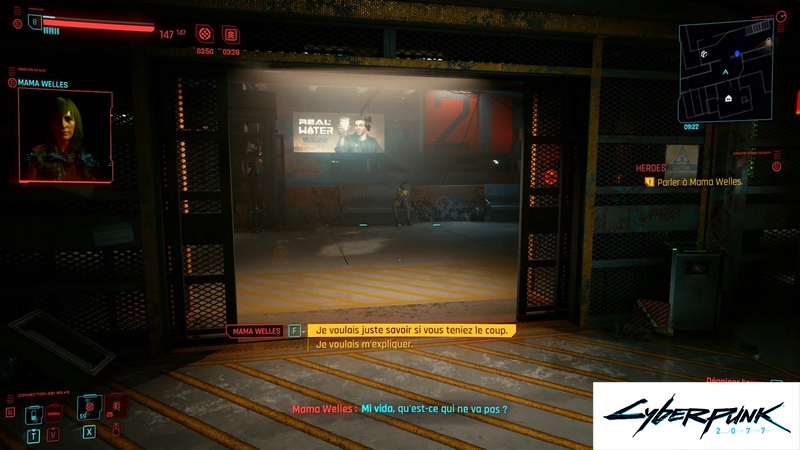Click the first status effect icon with 03:50 timer
The image size is (800, 450).
pos(204,34)
